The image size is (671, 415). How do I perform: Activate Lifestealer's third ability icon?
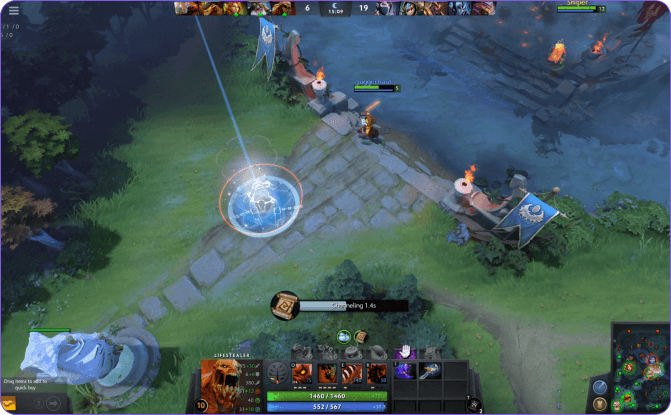352,373
